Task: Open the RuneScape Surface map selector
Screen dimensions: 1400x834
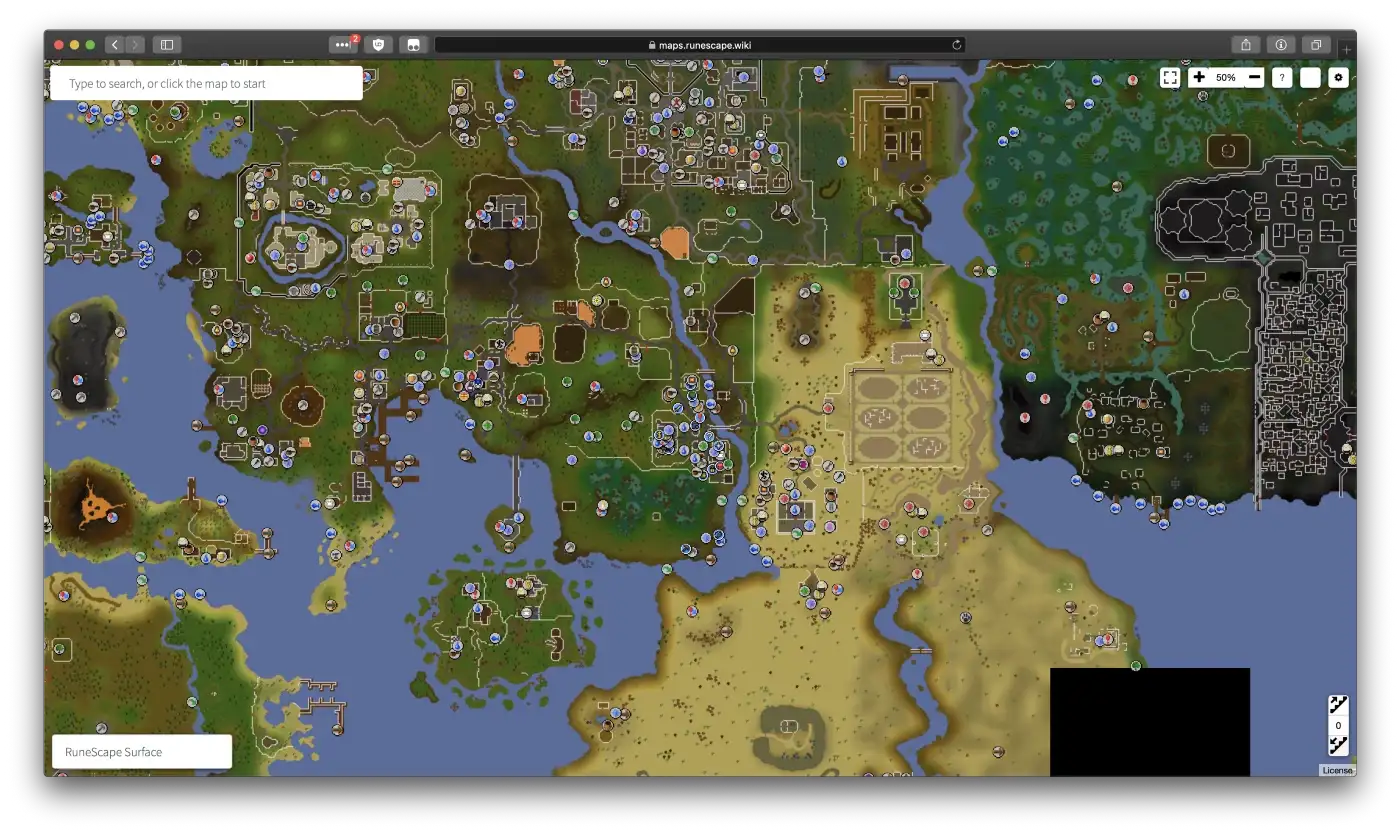Action: (140, 752)
